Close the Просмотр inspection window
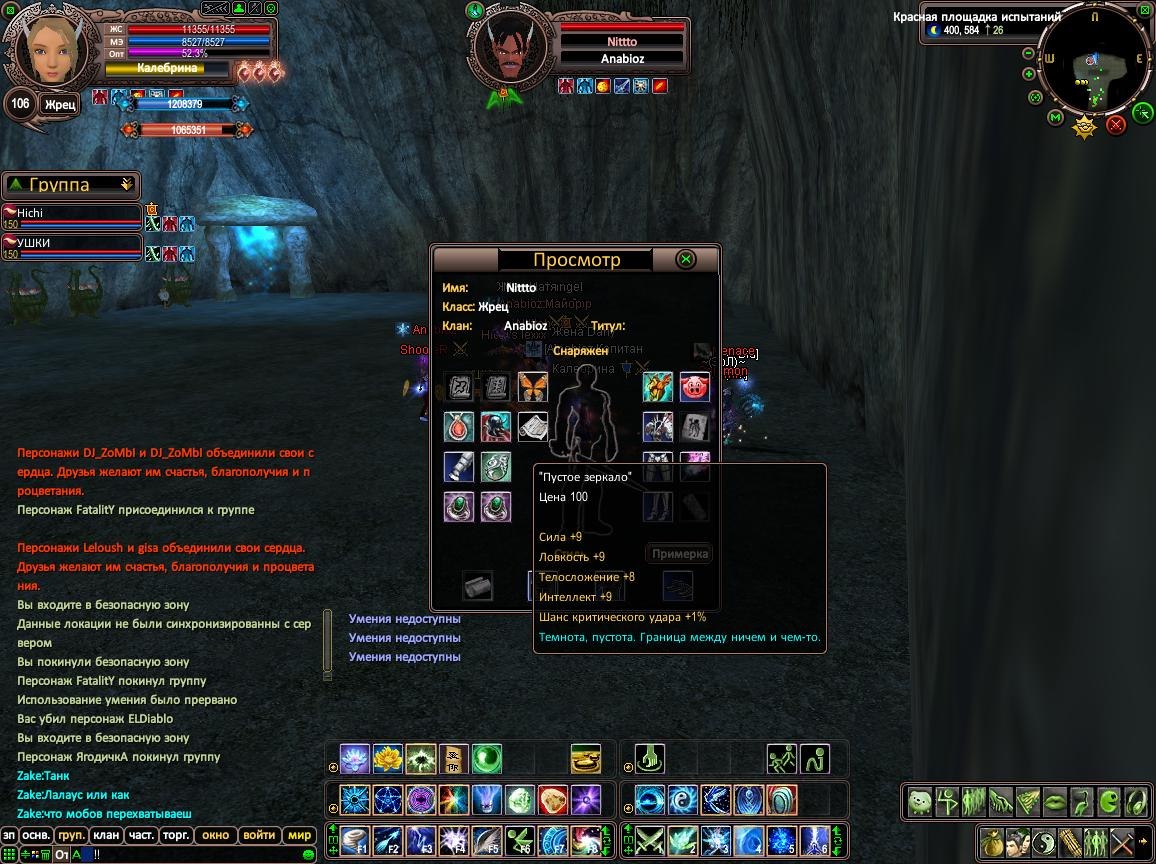1156x864 pixels. click(686, 259)
